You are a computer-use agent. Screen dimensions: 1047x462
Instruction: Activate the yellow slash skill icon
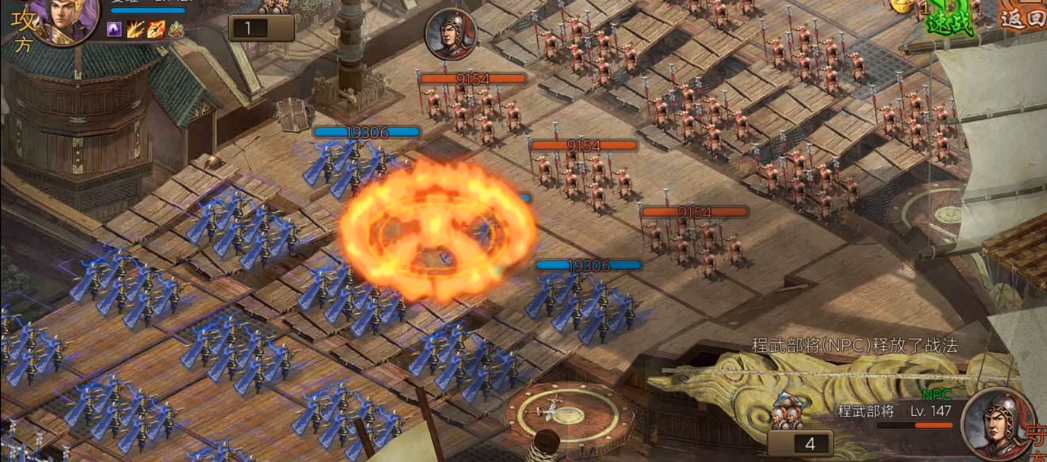pyautogui.click(x=135, y=30)
